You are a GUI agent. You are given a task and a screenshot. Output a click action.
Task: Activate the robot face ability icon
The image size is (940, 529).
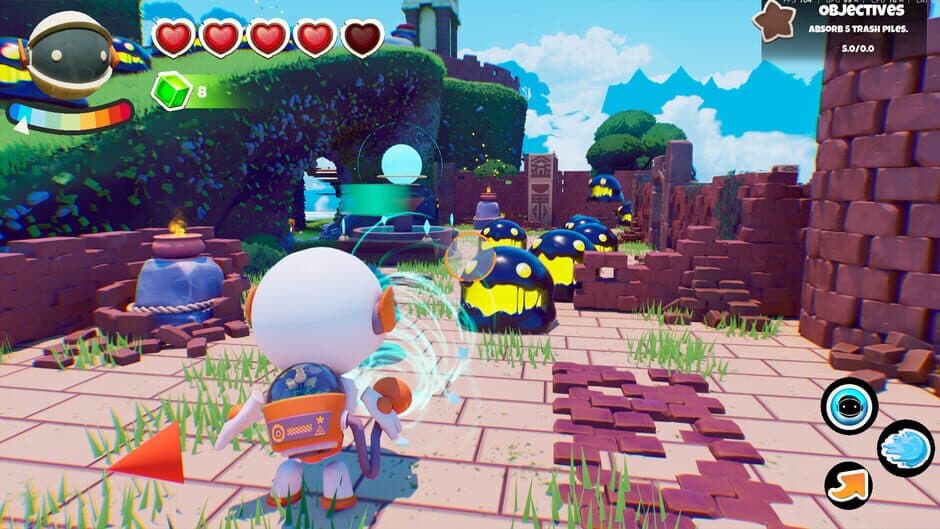tap(849, 405)
